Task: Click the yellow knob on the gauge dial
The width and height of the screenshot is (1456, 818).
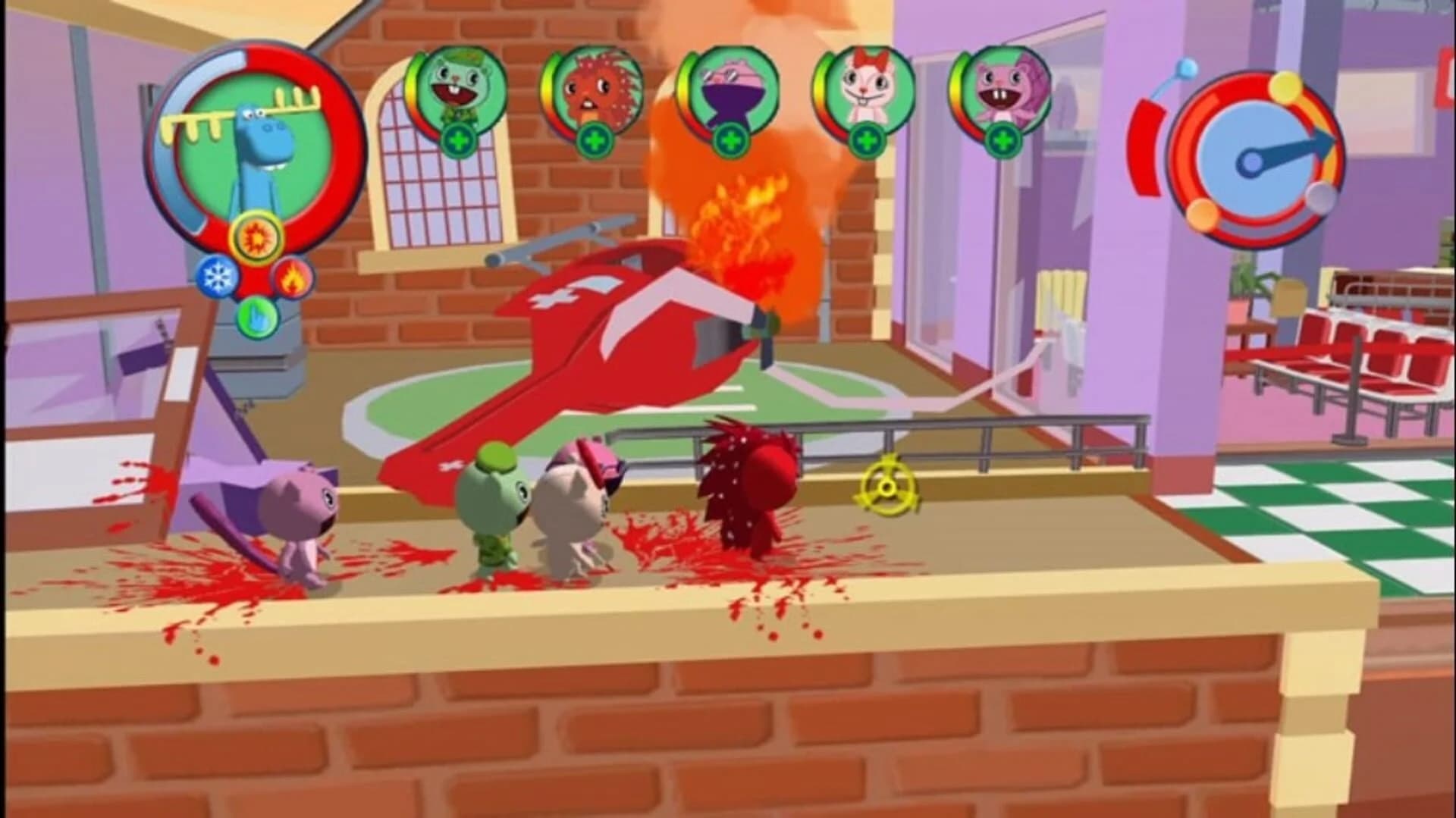Action: click(1285, 87)
